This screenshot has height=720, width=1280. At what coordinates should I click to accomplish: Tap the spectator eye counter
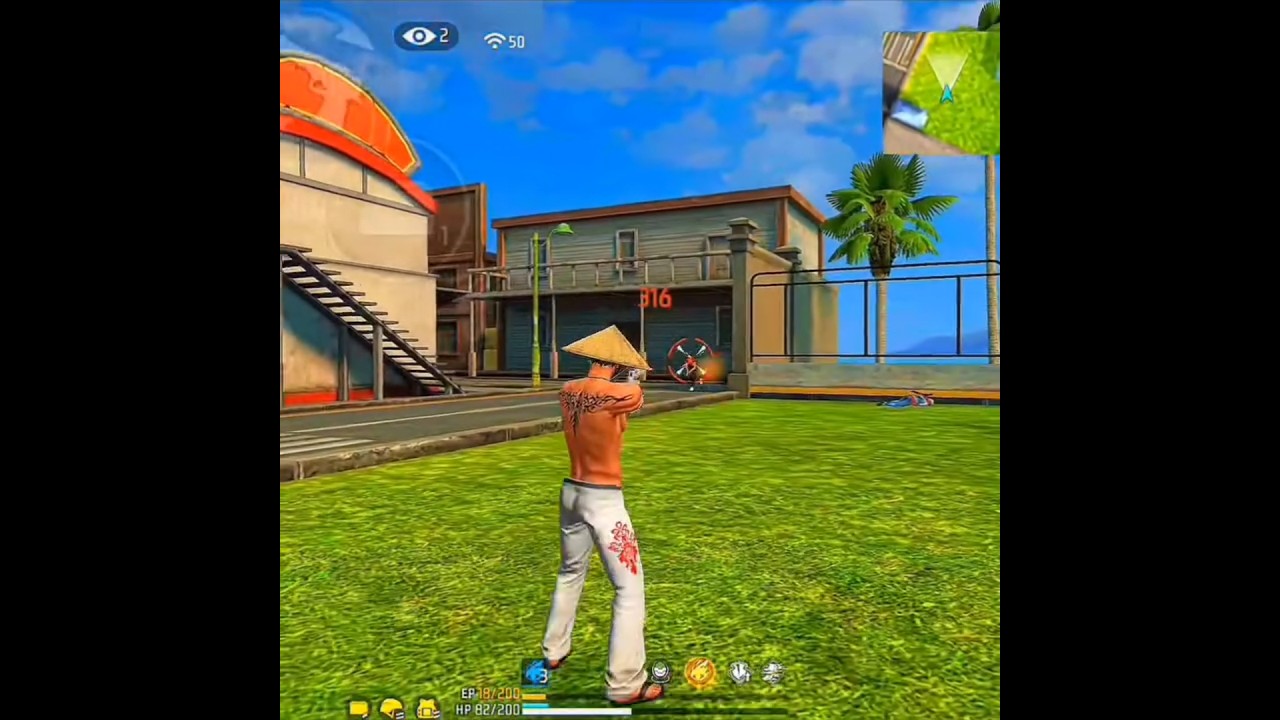click(426, 37)
